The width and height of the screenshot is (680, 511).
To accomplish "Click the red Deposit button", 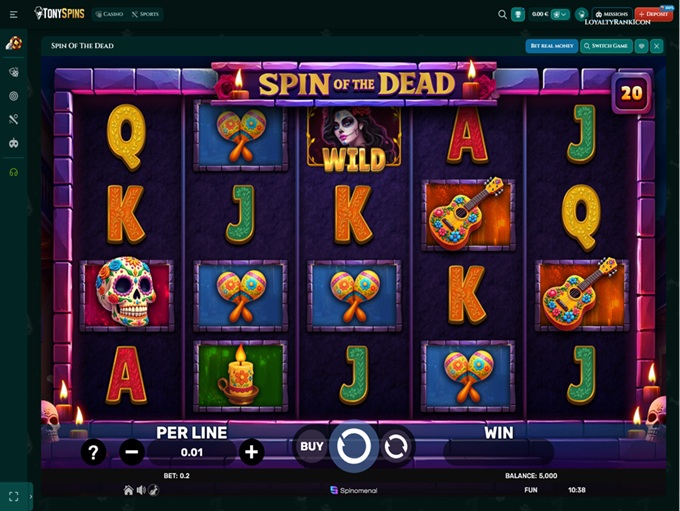I will click(x=654, y=14).
